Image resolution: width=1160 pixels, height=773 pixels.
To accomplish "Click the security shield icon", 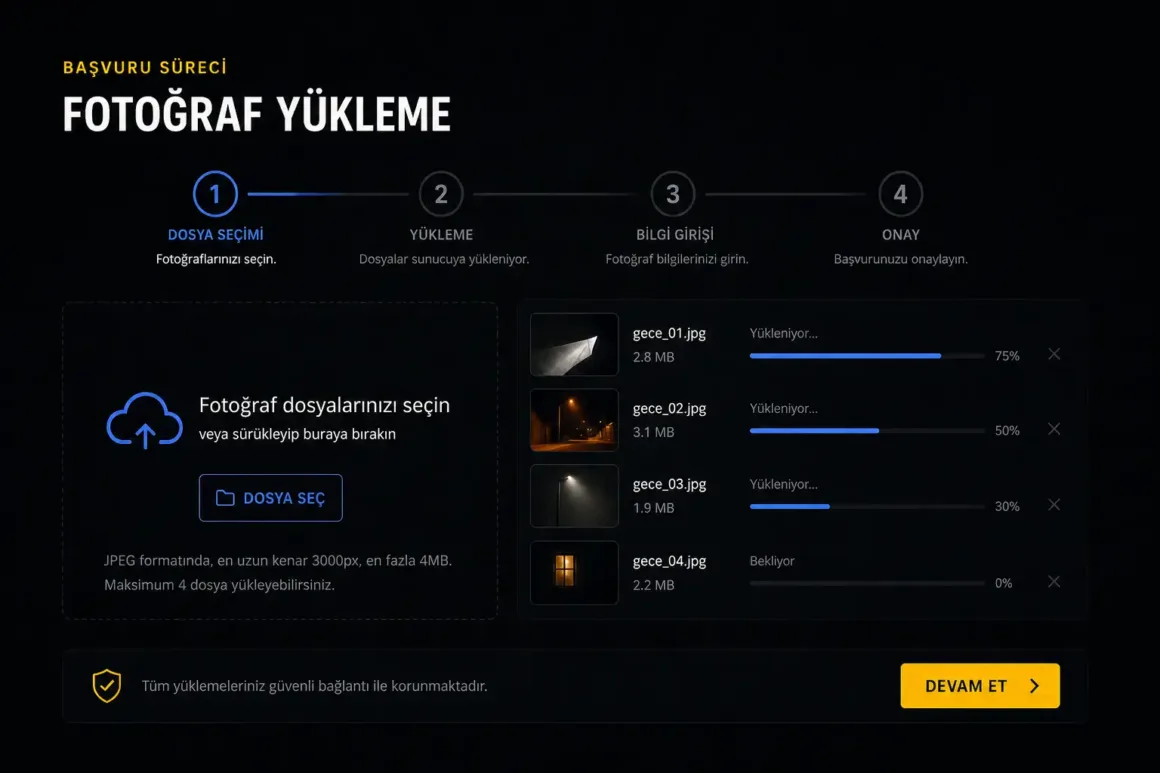I will [106, 686].
